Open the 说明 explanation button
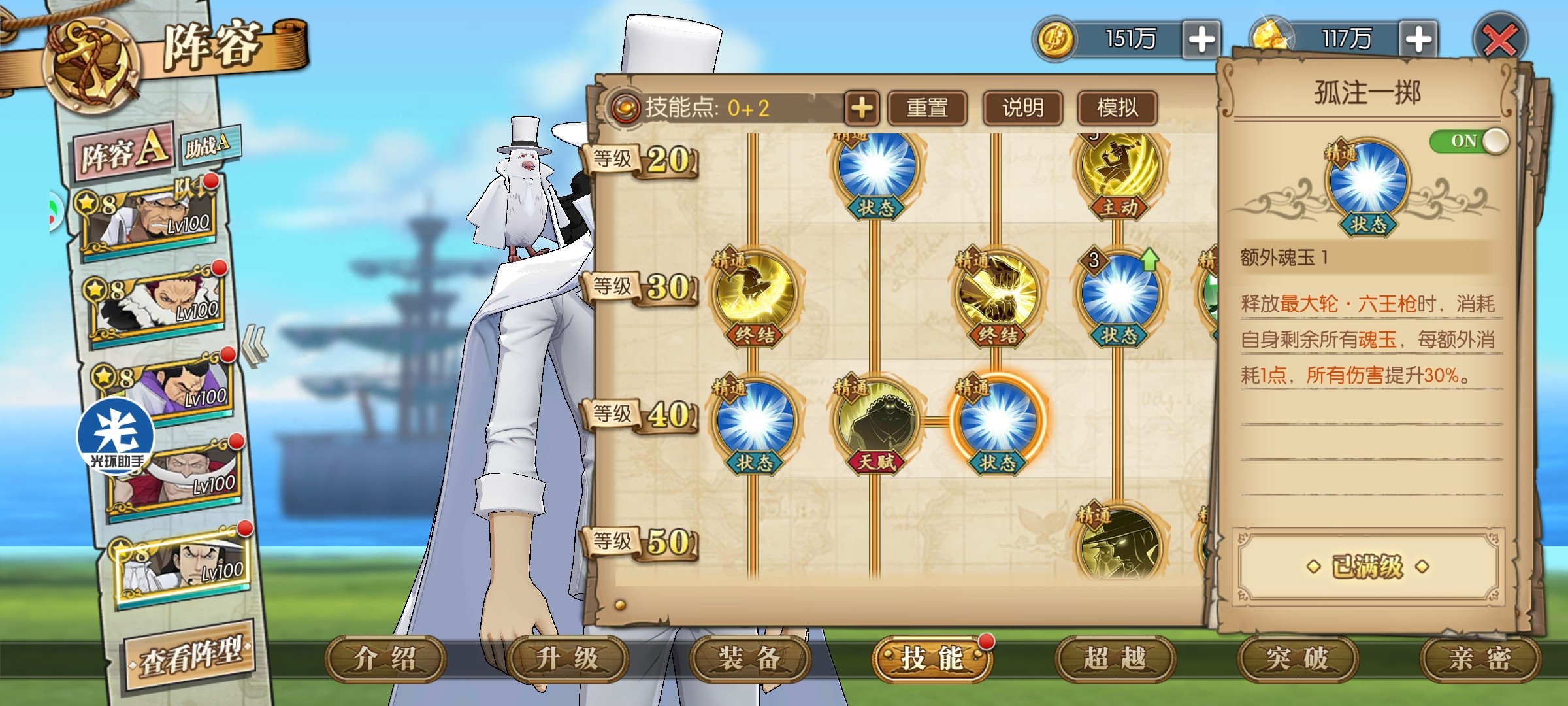This screenshot has height=706, width=1568. click(x=1022, y=108)
